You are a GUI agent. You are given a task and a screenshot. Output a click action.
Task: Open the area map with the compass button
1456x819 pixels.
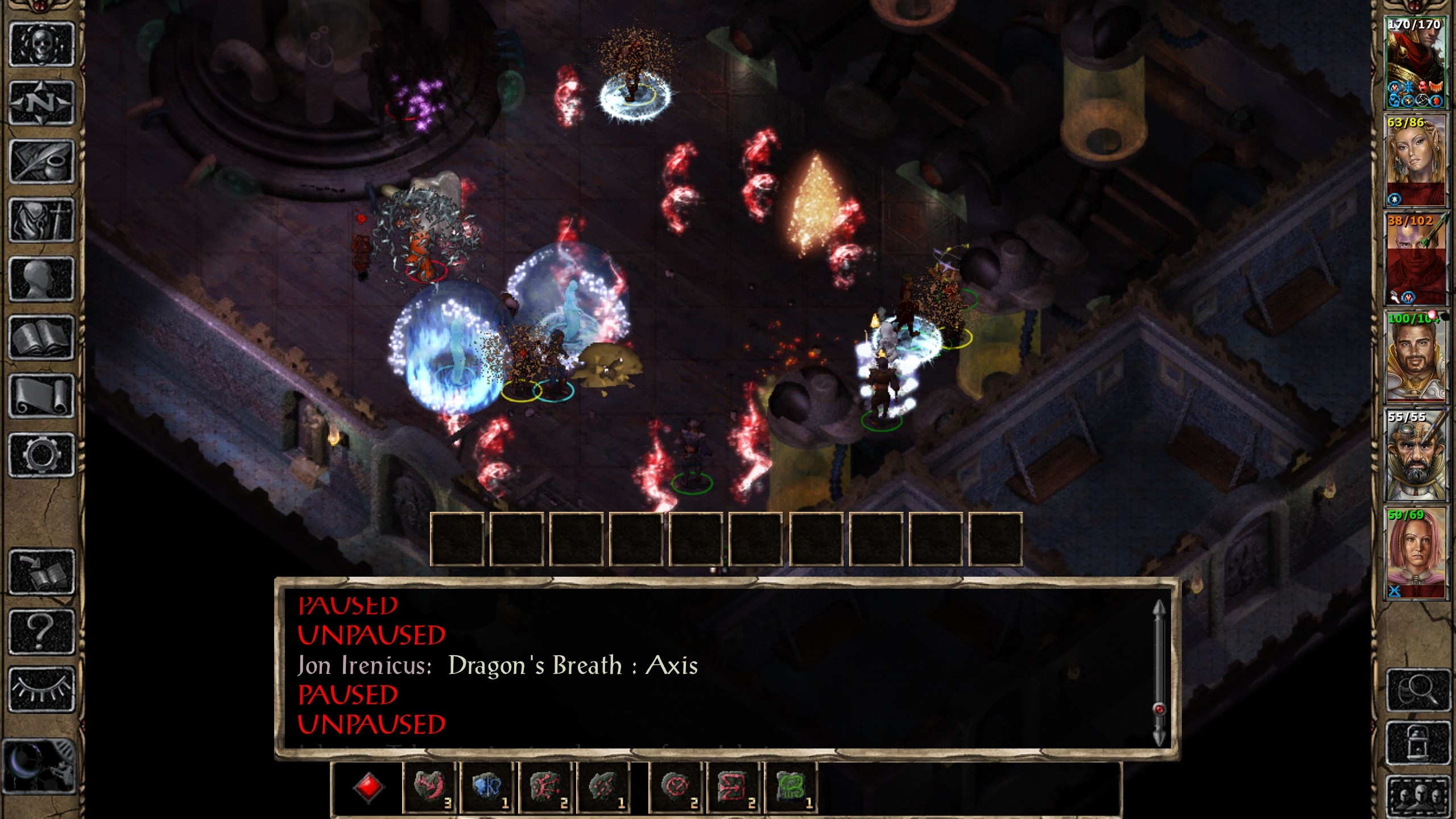pyautogui.click(x=42, y=103)
